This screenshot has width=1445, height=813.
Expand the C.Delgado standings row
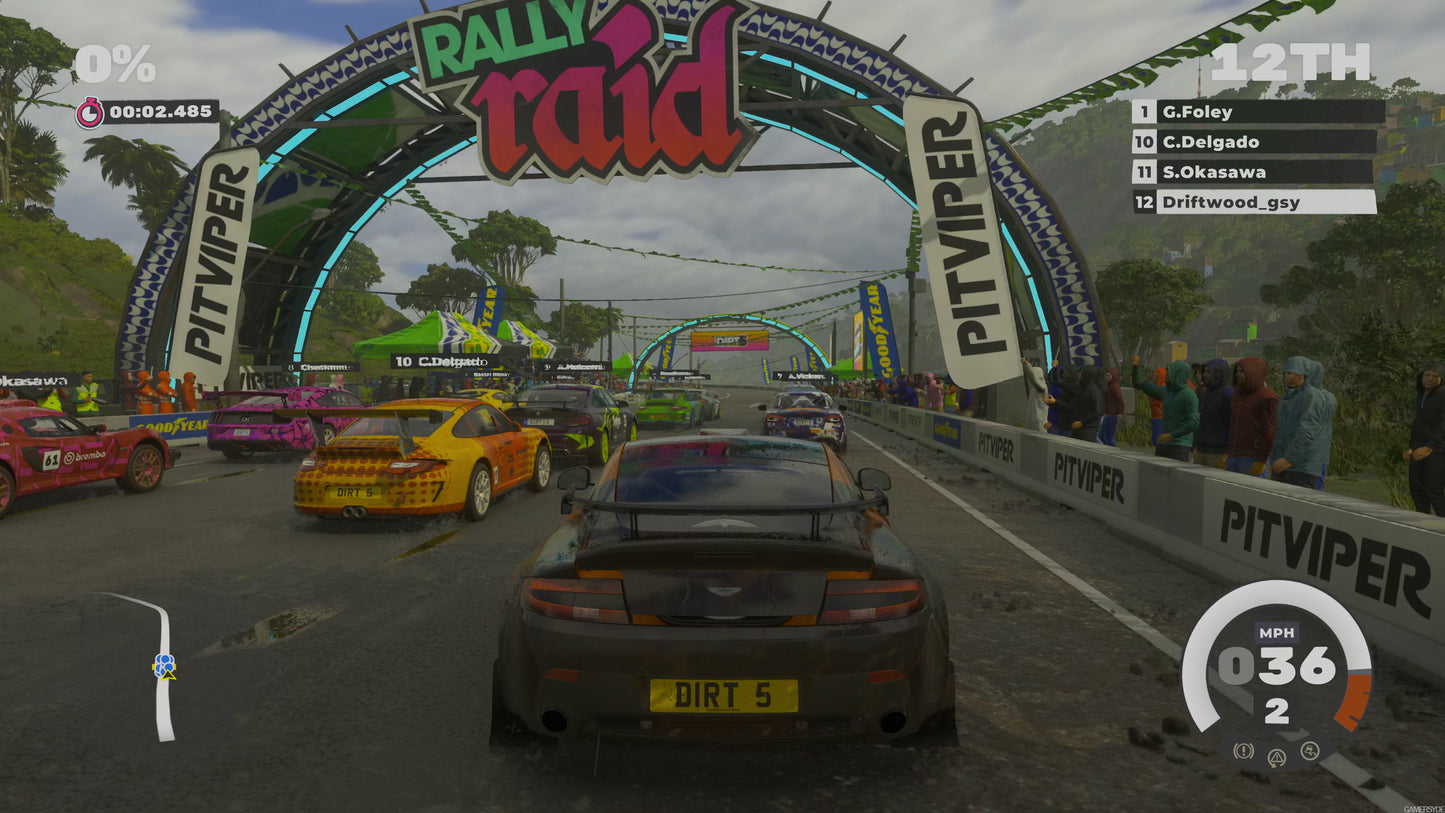coord(1212,142)
